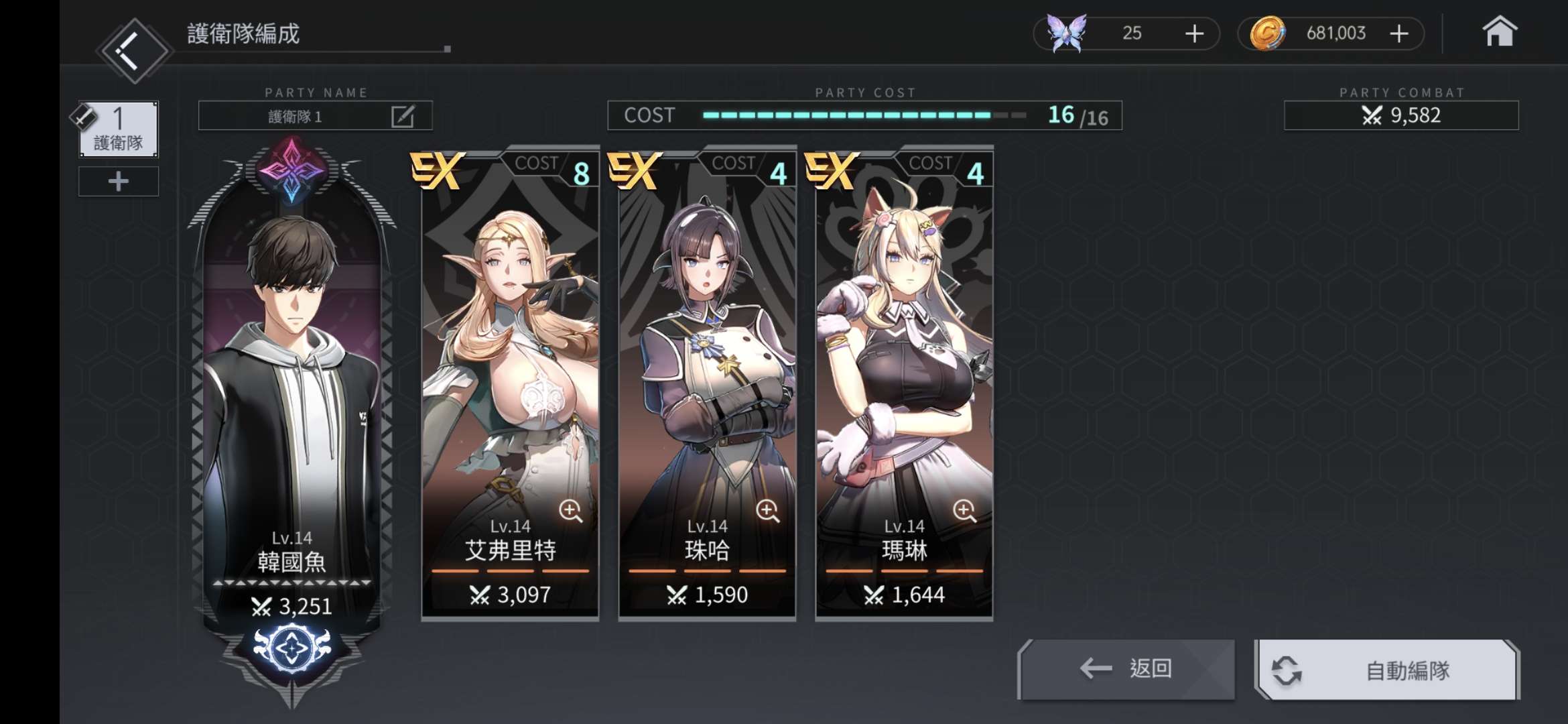Click the 返回 back button

pyautogui.click(x=1126, y=668)
